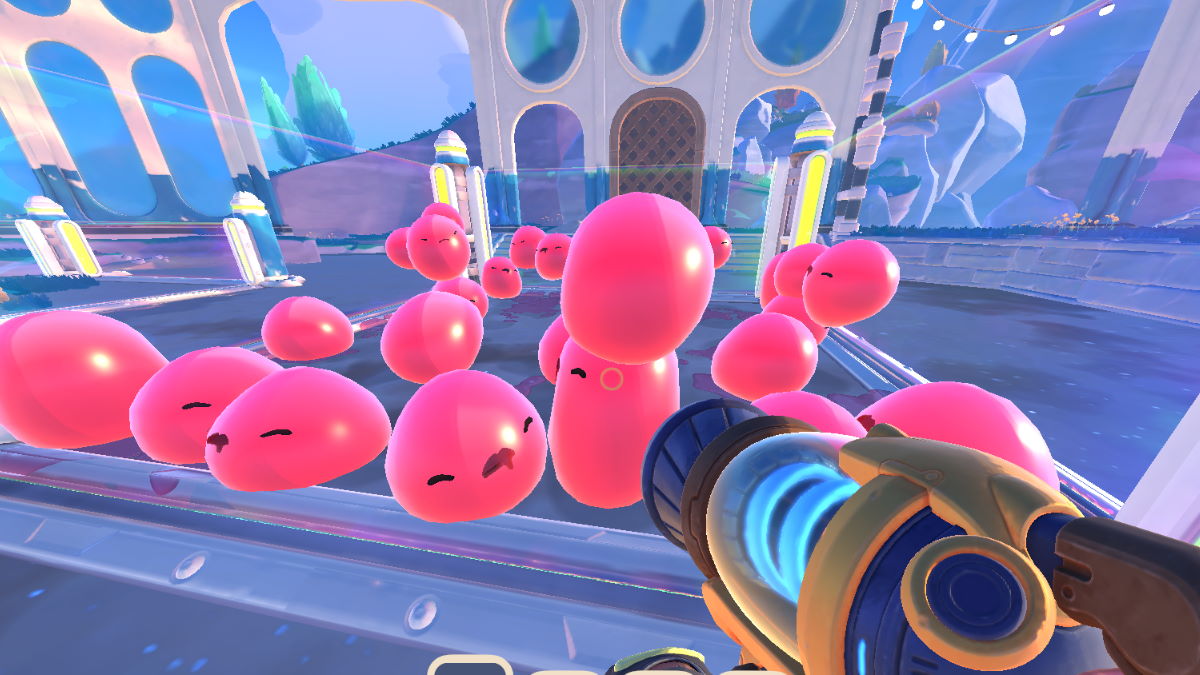Viewport: 1200px width, 675px height.
Task: Select the highlighted vacpack inventory slot
Action: [x=470, y=666]
